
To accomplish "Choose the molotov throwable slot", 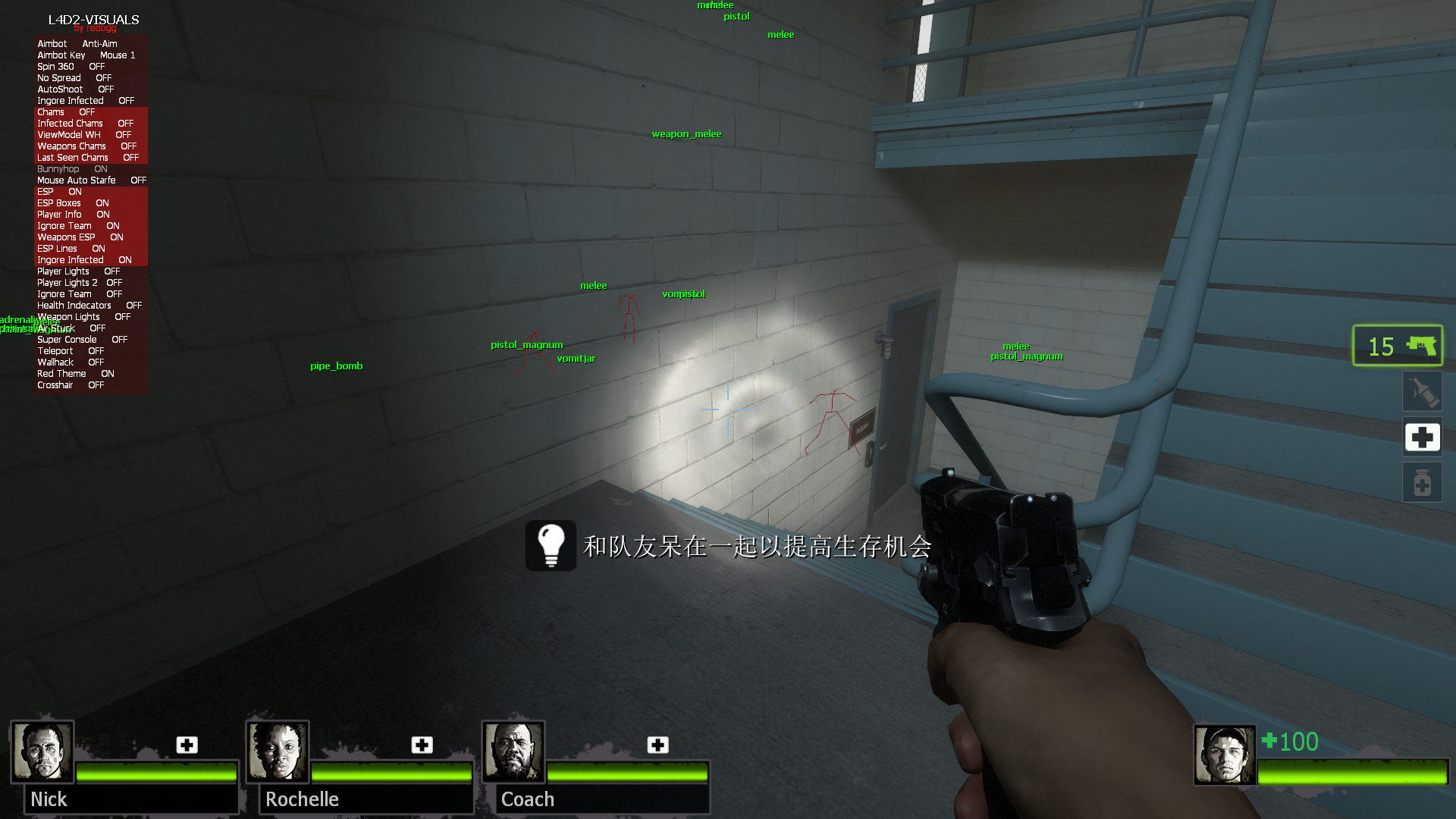I will click(x=1422, y=392).
